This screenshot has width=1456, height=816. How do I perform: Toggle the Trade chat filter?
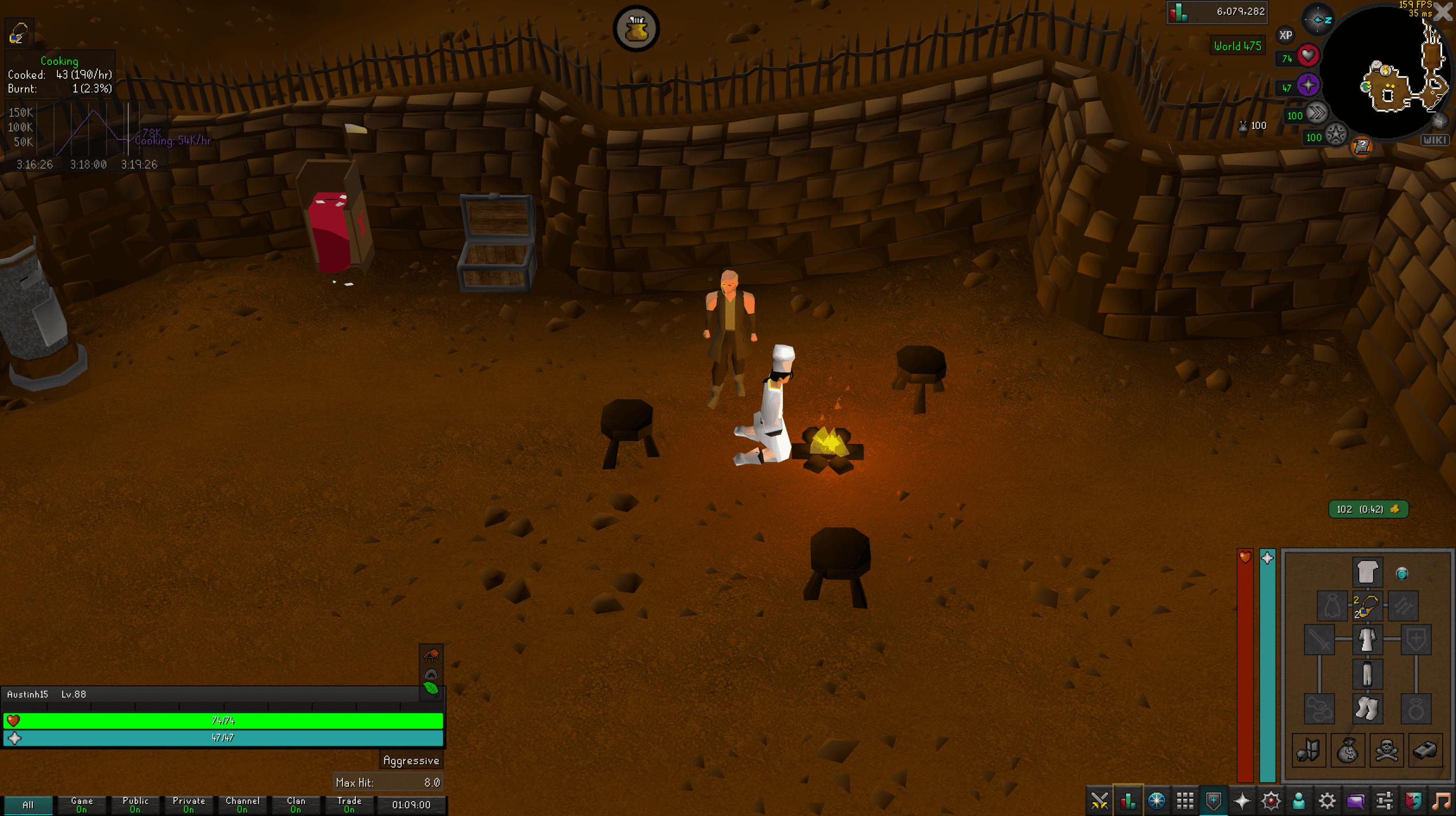tap(348, 804)
